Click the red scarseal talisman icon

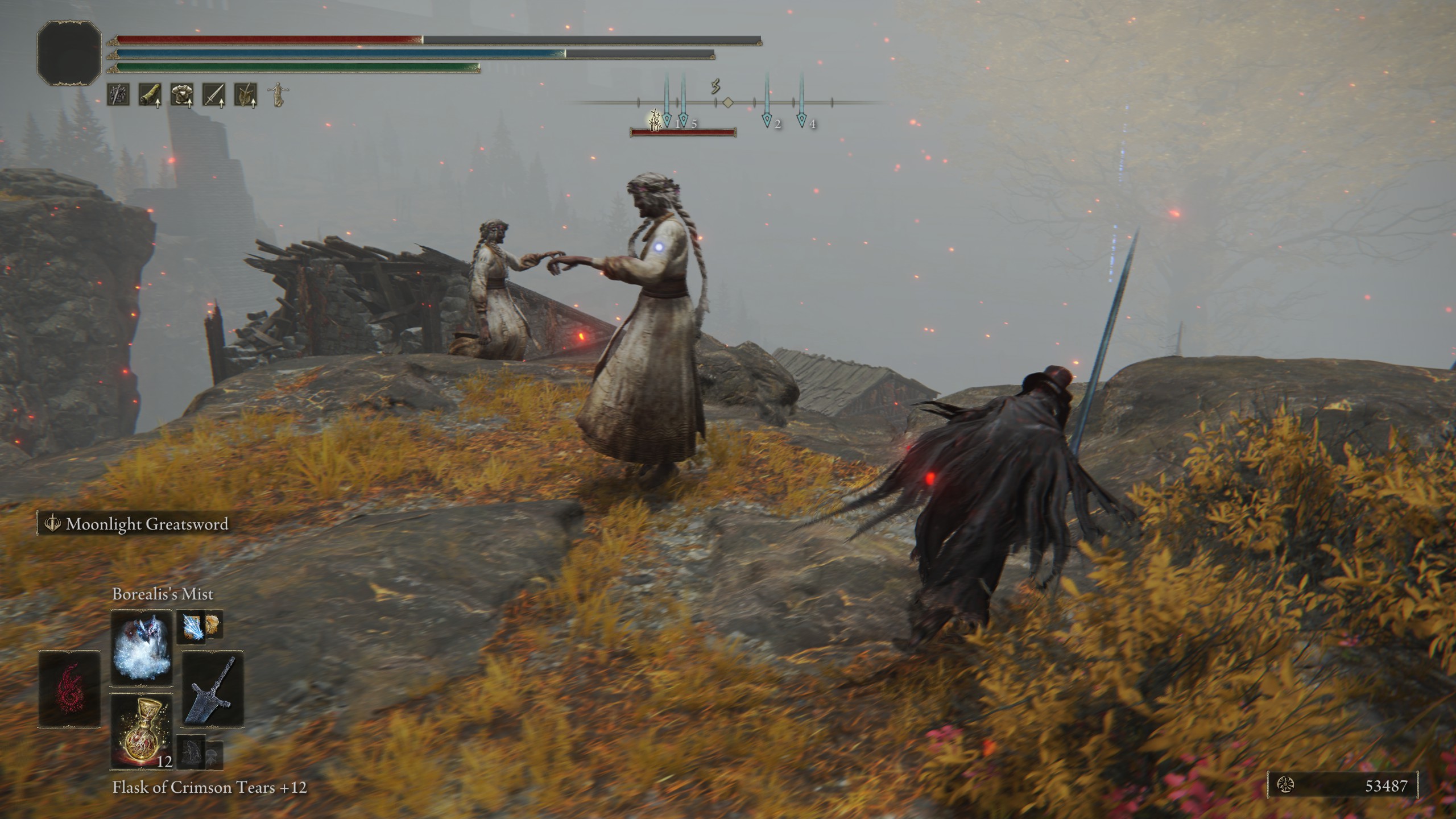click(x=68, y=688)
